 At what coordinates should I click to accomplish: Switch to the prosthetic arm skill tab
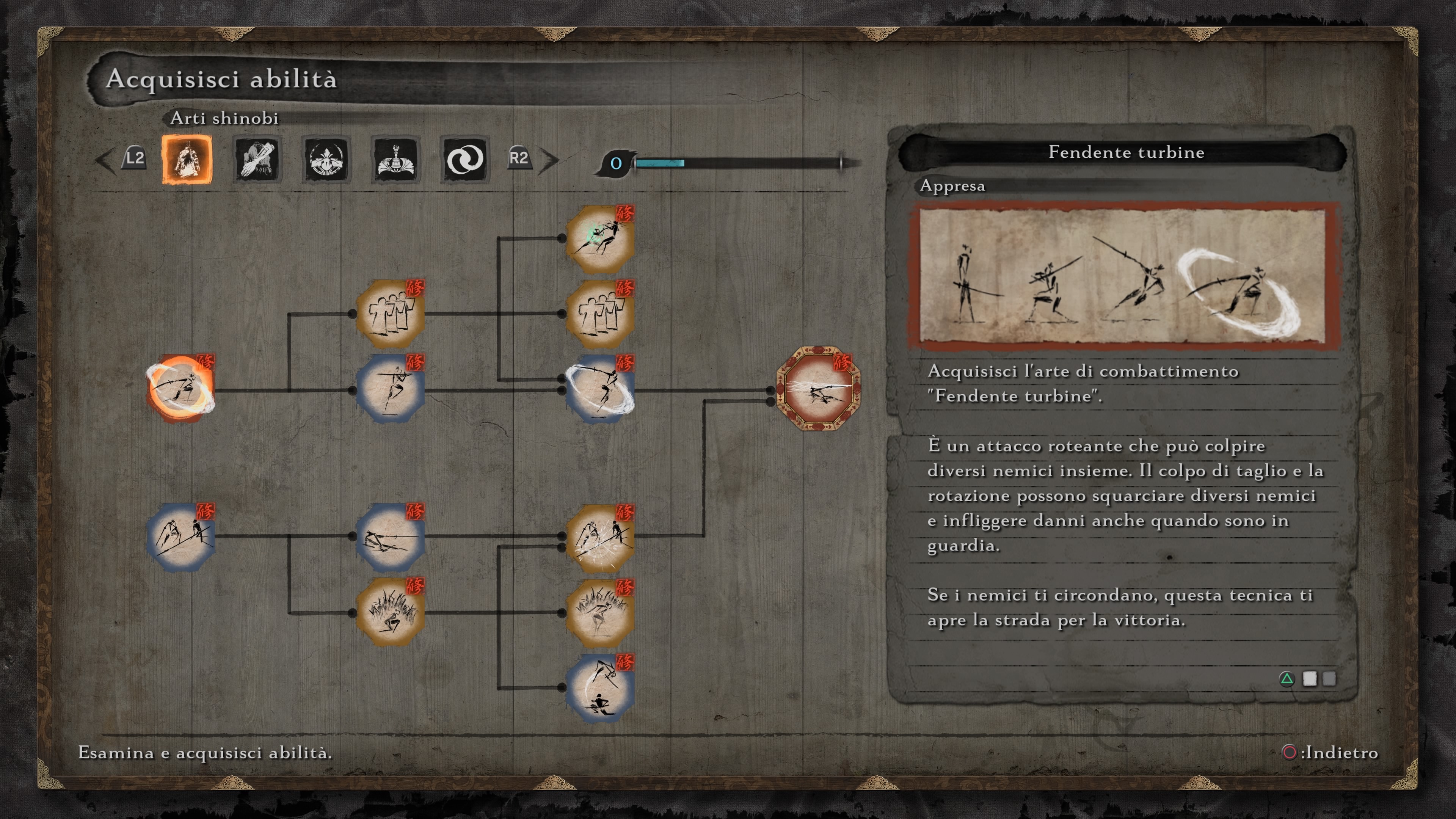pos(257,159)
